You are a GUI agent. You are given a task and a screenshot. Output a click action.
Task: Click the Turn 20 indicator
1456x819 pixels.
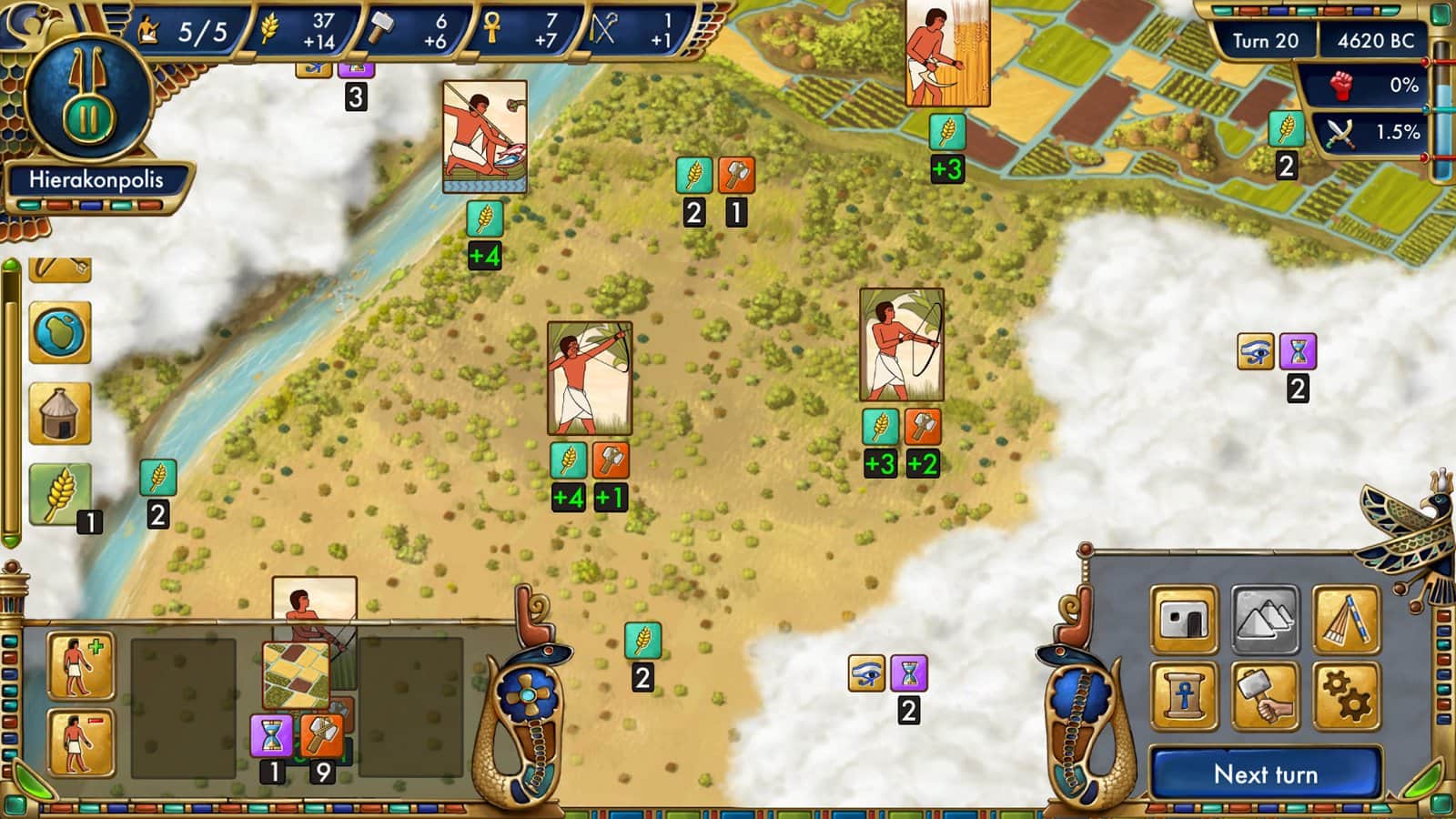tap(1268, 41)
